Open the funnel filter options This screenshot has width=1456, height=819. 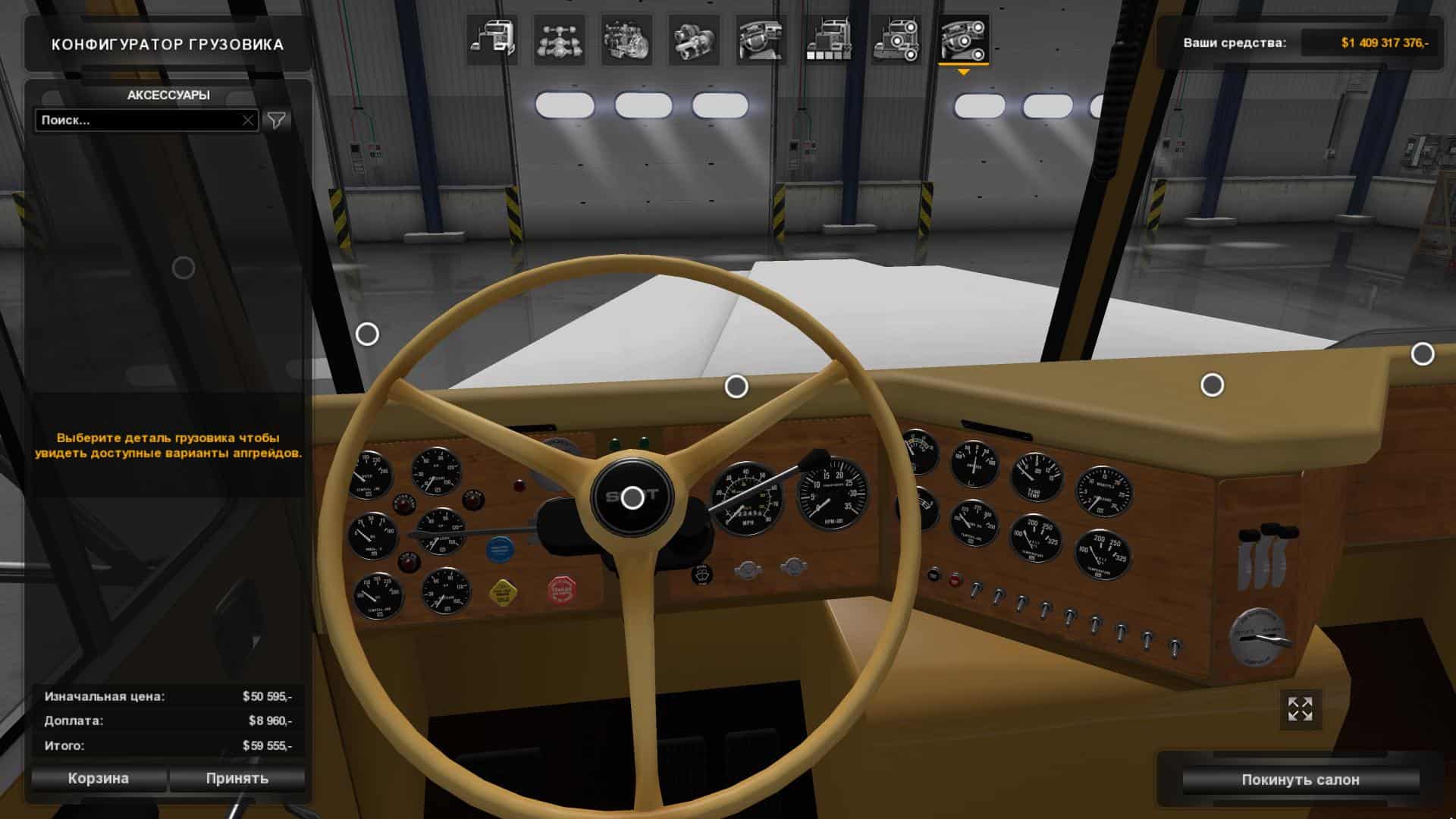click(277, 120)
